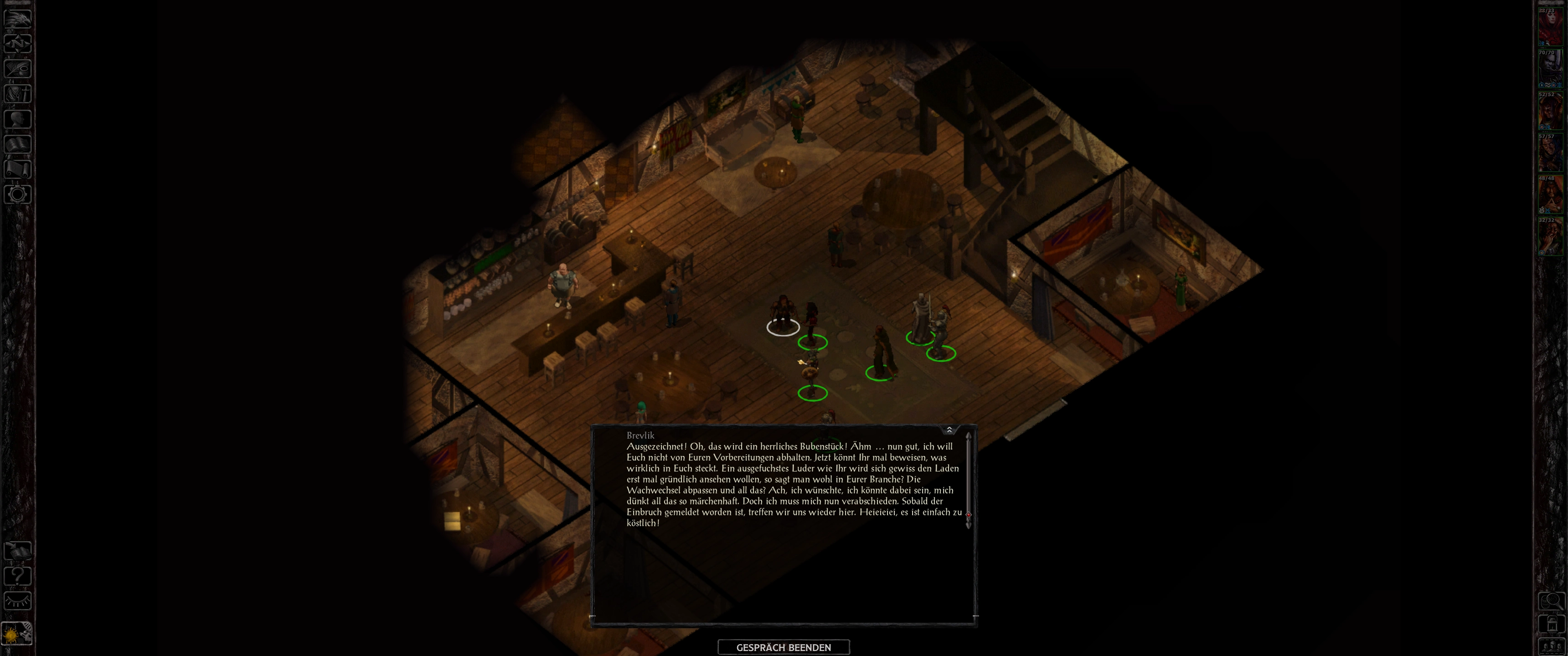Open the mage spellbook icon
The width and height of the screenshot is (1568, 656).
18,144
